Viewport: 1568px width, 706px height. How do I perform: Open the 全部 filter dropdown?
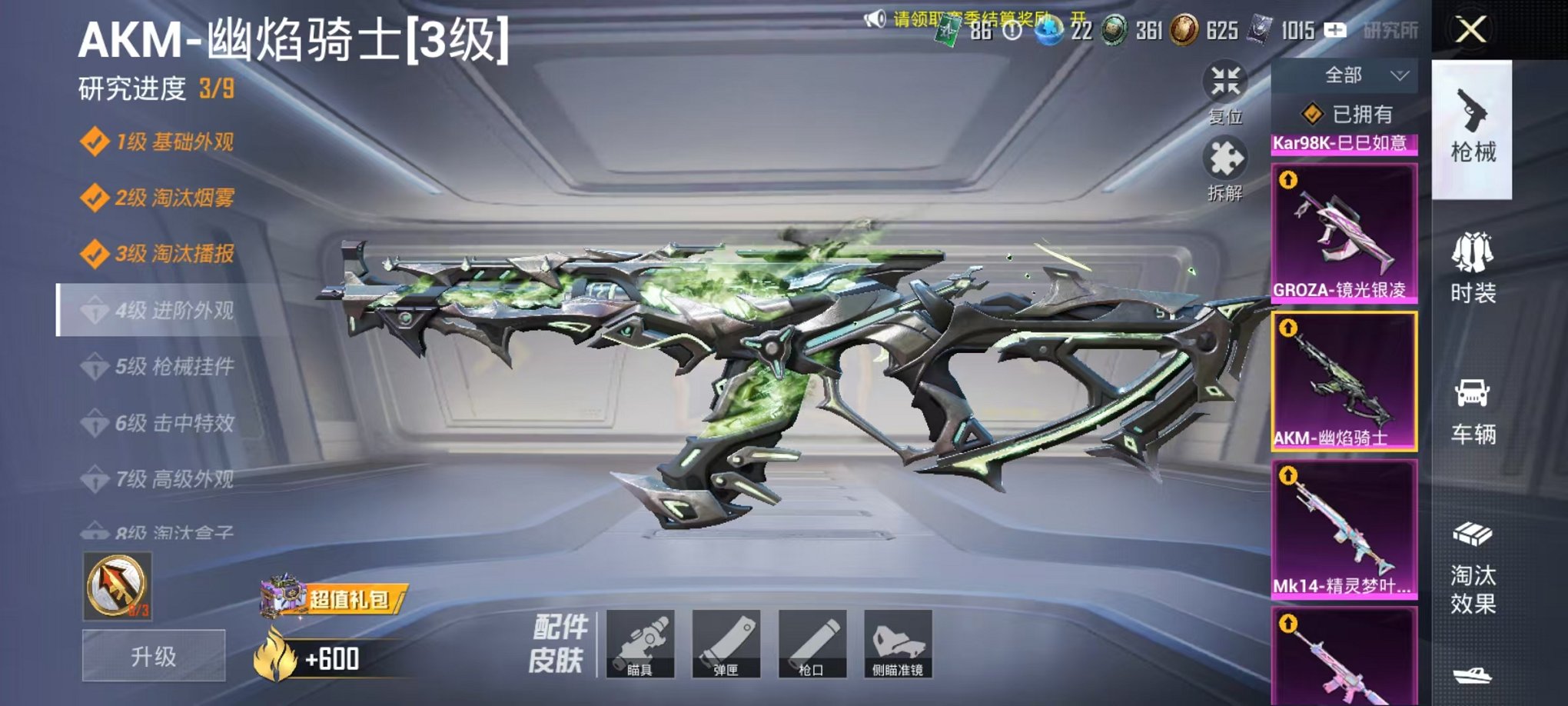tap(1345, 75)
